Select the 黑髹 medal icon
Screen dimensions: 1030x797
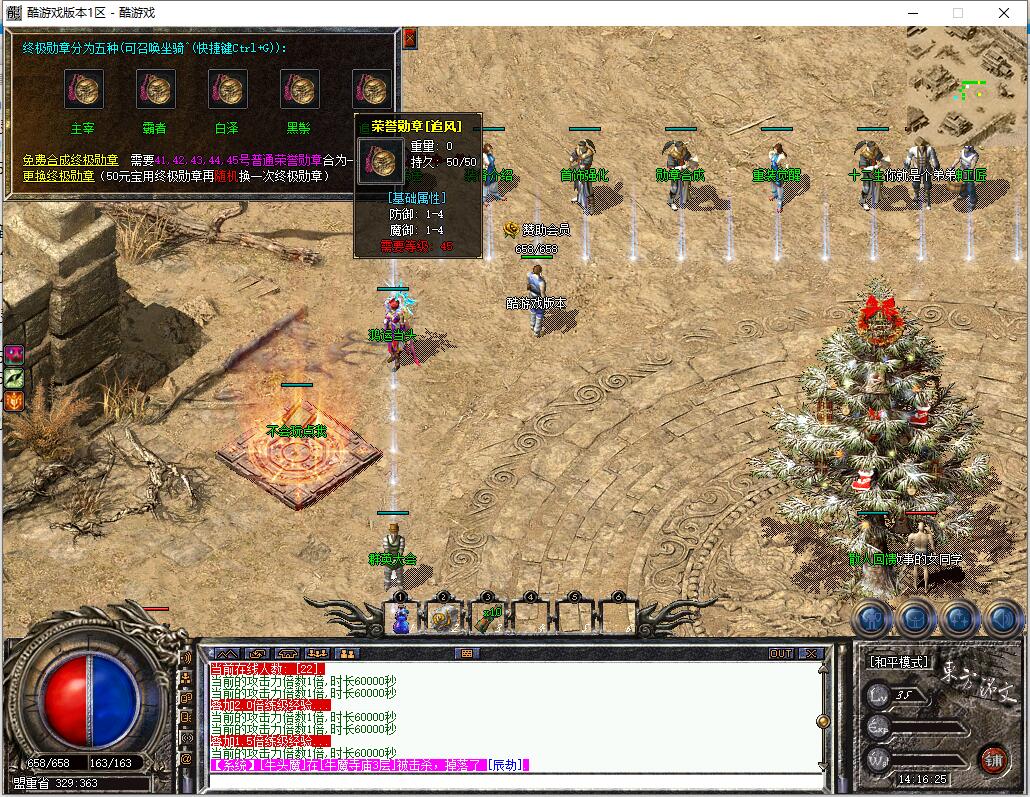tap(299, 89)
